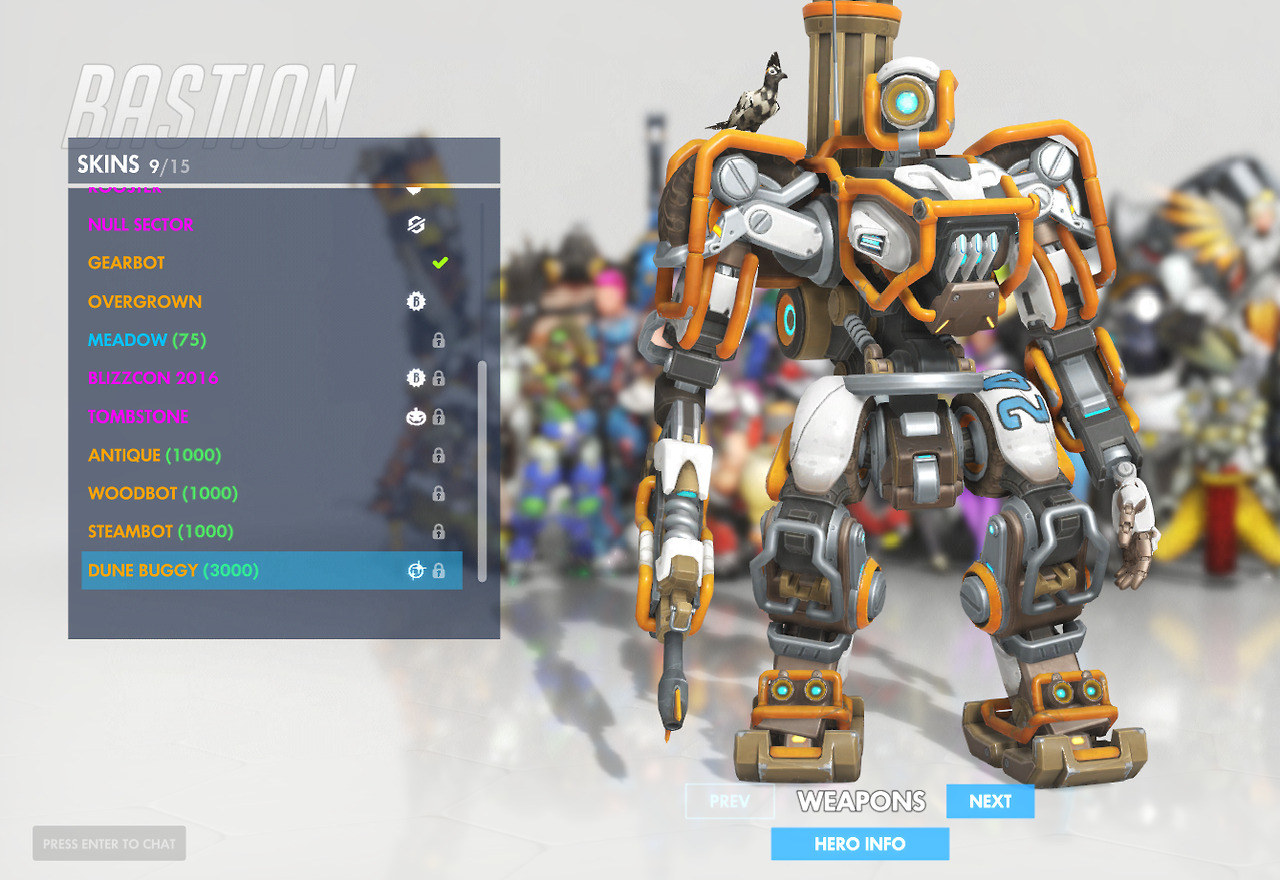Select the BlizzCon 2016 skin
The height and width of the screenshot is (880, 1280).
click(x=153, y=378)
